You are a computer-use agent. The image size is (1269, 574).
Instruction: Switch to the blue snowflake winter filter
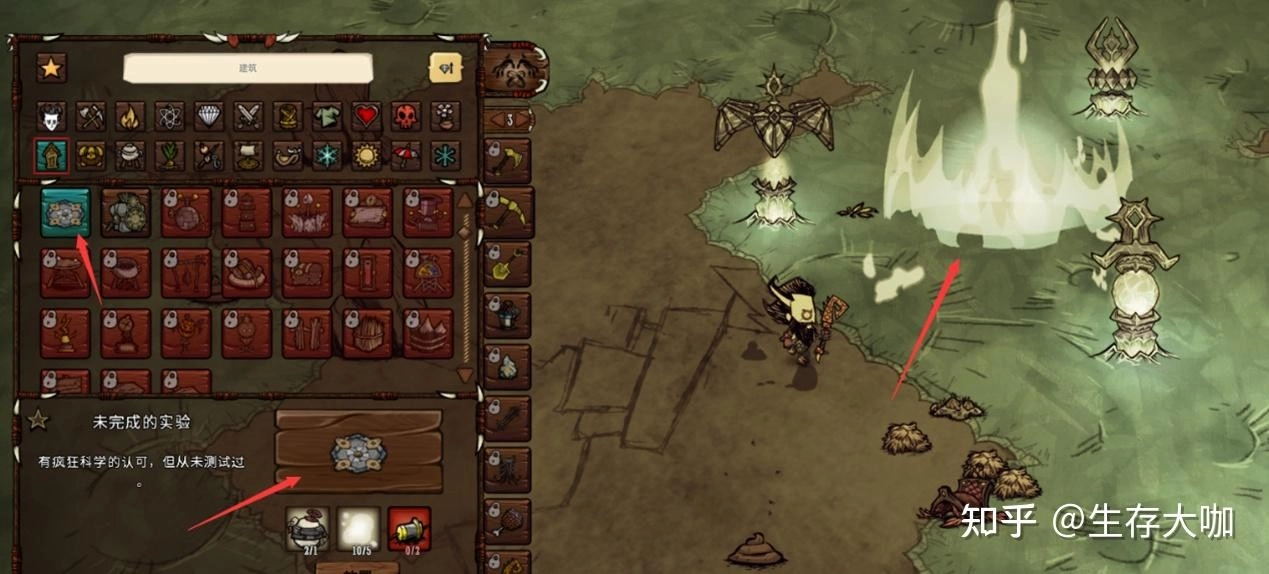[x=327, y=155]
